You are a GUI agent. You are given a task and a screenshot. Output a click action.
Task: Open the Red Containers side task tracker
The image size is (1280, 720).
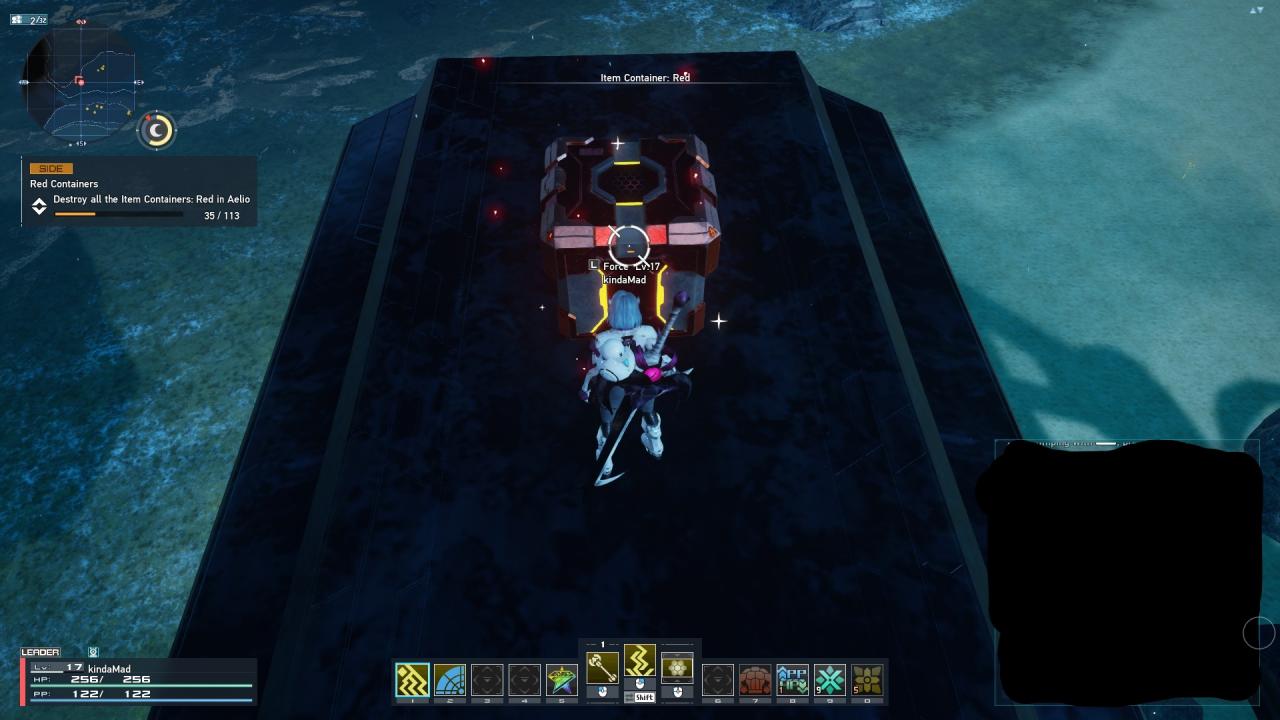pyautogui.click(x=140, y=191)
